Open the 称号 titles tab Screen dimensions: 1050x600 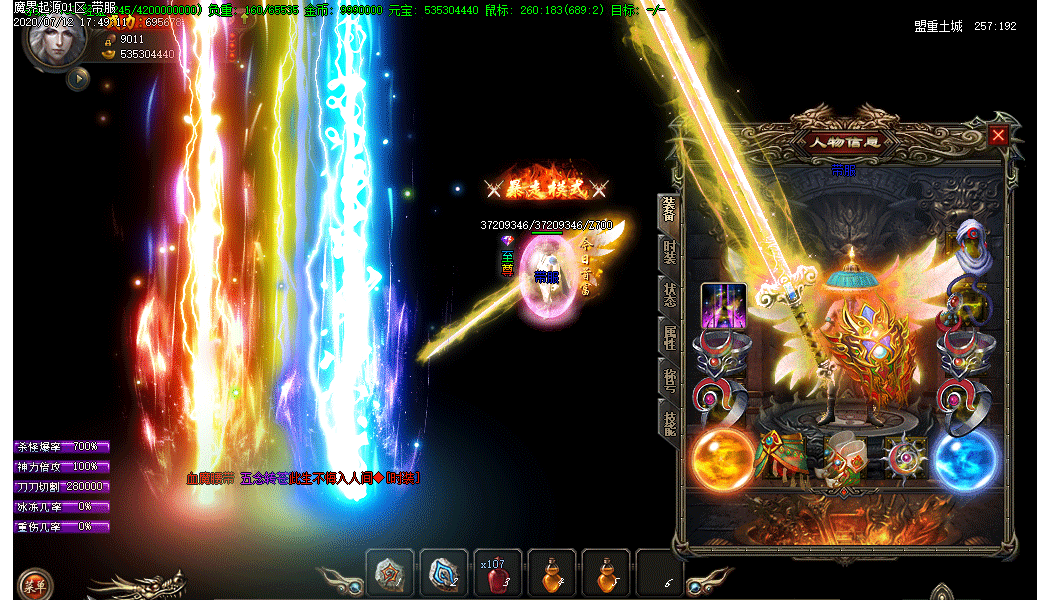tap(669, 378)
